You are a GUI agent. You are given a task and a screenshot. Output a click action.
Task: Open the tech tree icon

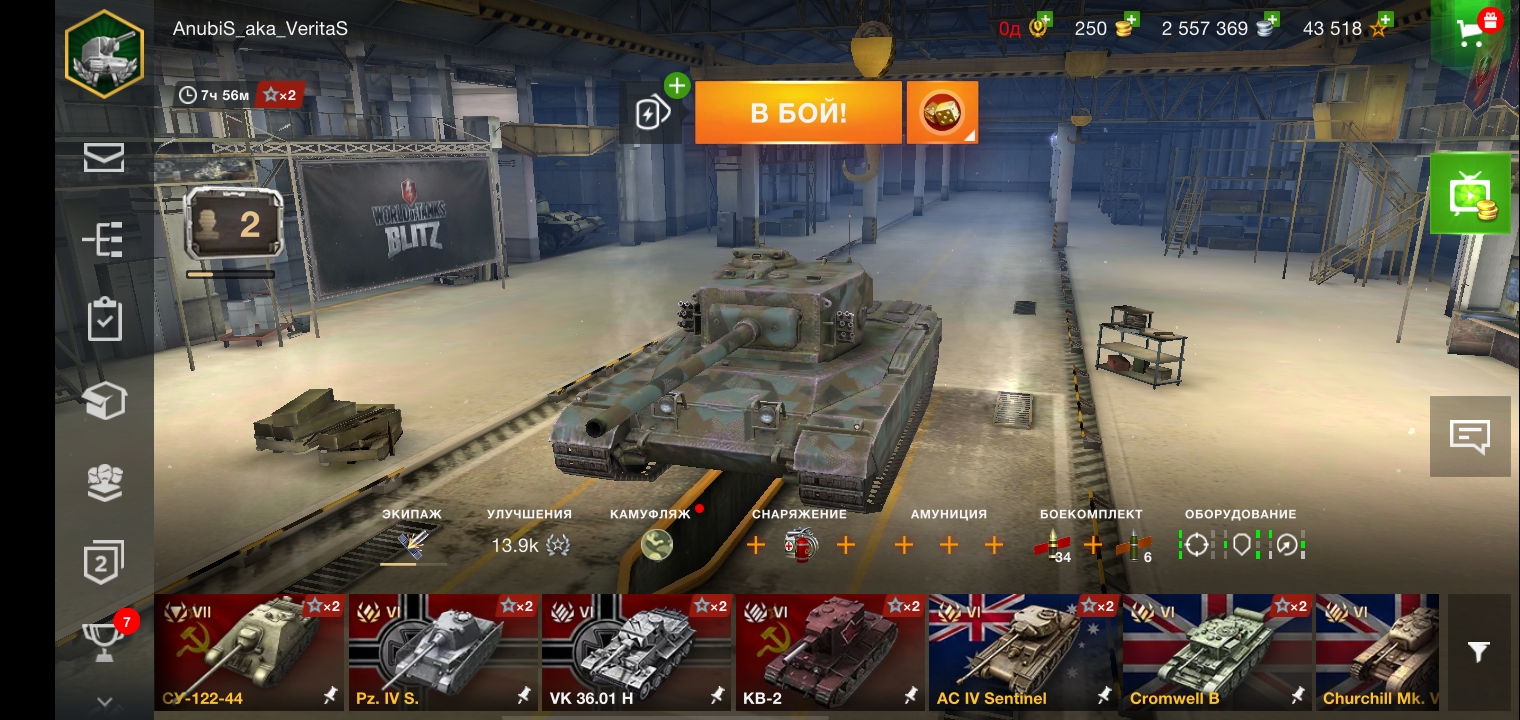104,240
